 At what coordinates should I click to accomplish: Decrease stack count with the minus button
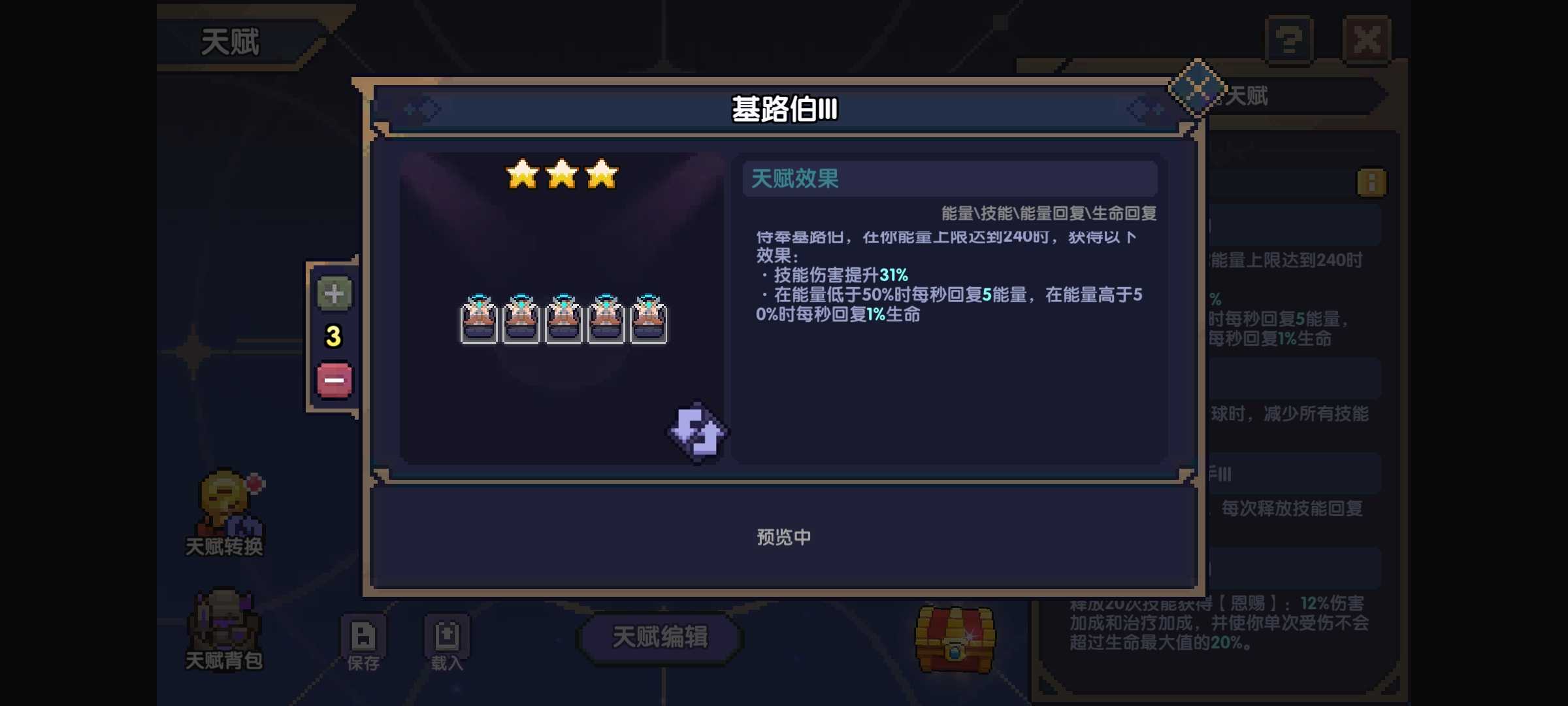coord(334,380)
